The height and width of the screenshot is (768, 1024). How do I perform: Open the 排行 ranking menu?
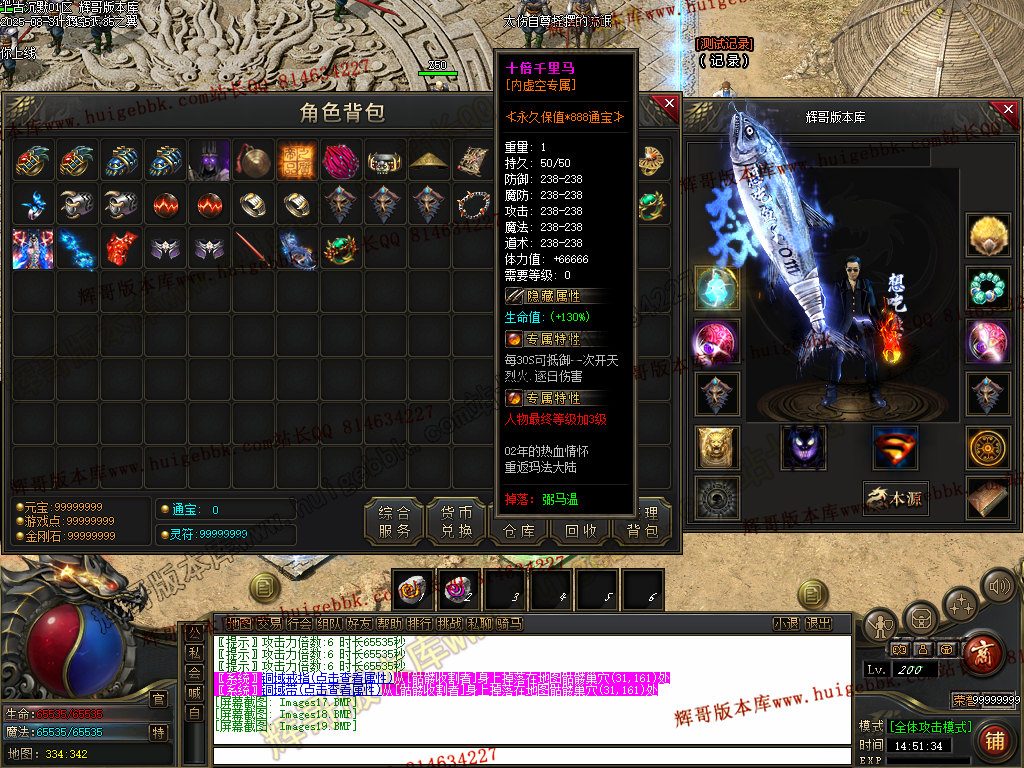(x=419, y=623)
